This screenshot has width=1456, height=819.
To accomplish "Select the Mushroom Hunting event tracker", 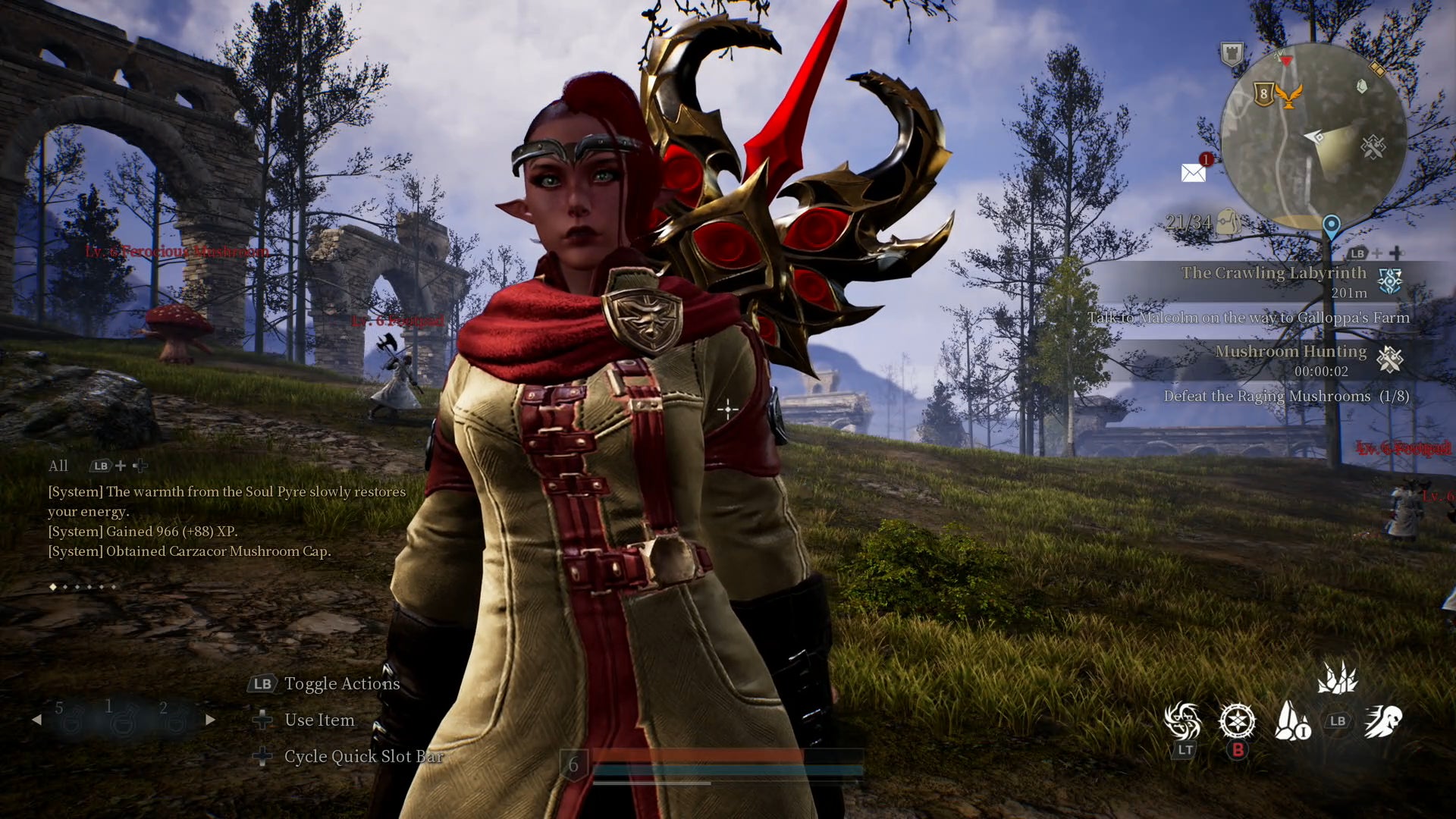I will point(1291,359).
